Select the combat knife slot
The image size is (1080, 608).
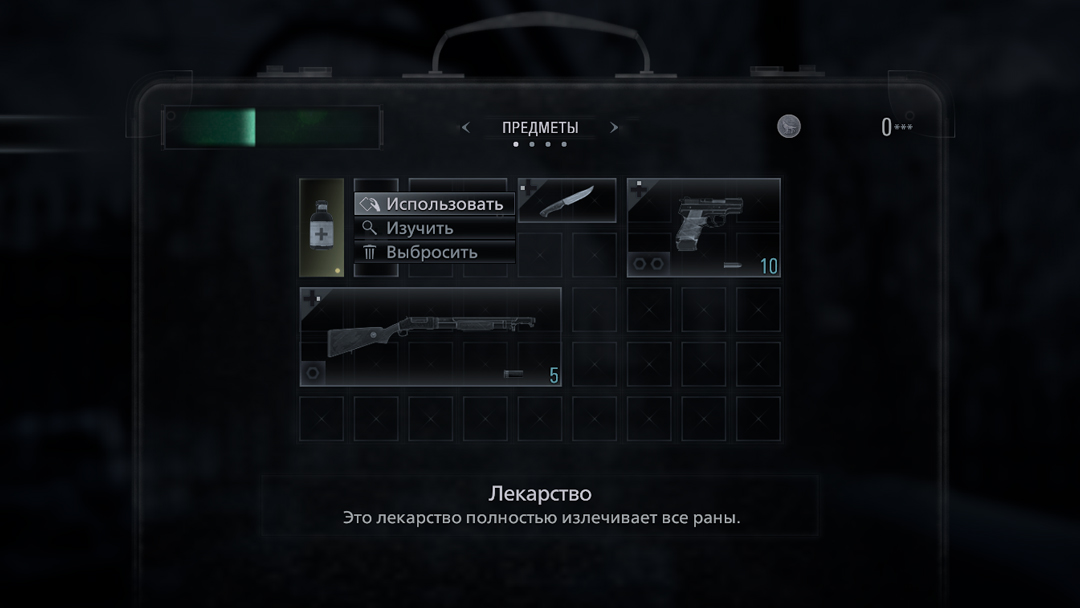click(567, 201)
